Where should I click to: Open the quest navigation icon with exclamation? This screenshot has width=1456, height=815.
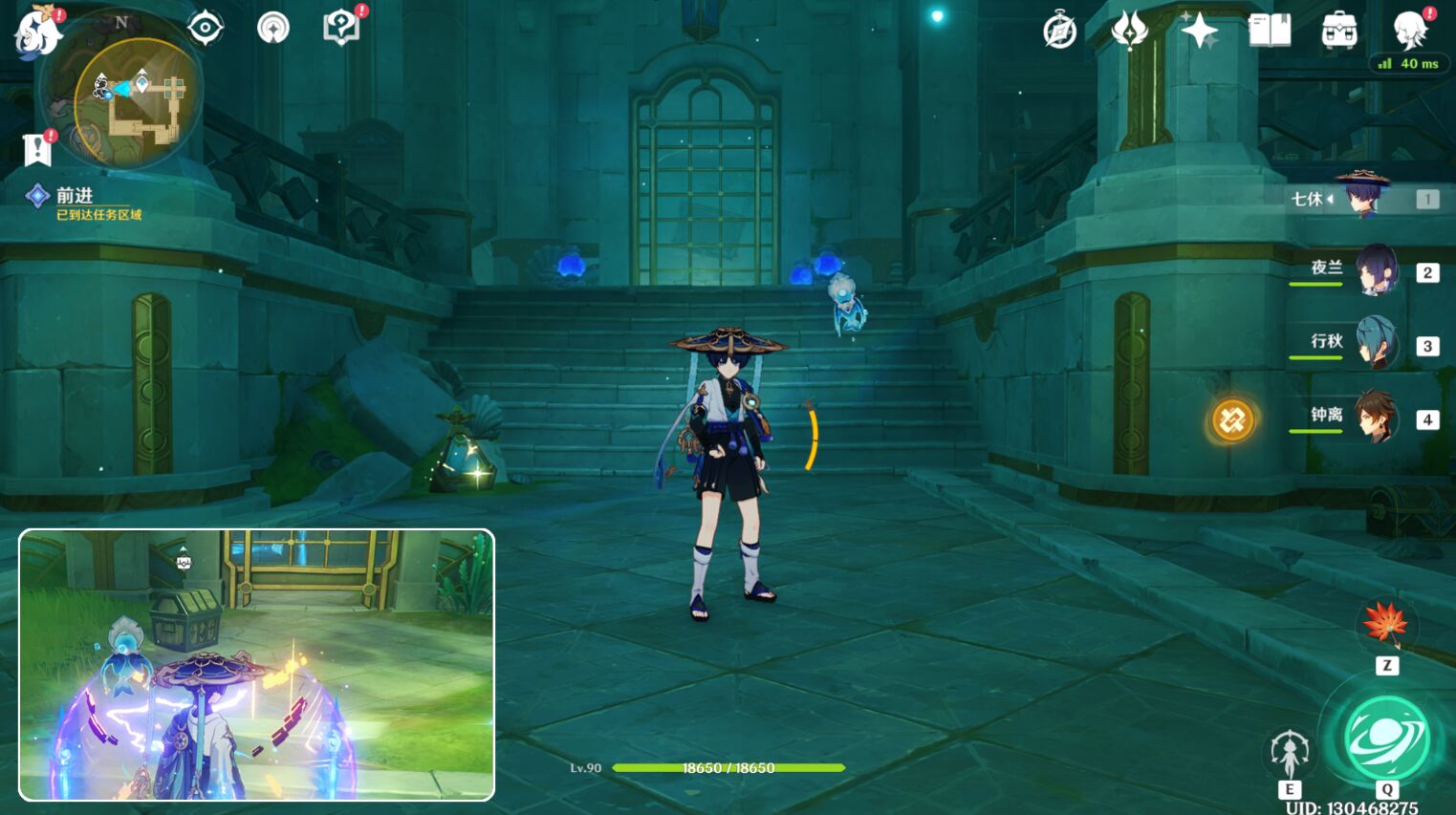point(37,149)
